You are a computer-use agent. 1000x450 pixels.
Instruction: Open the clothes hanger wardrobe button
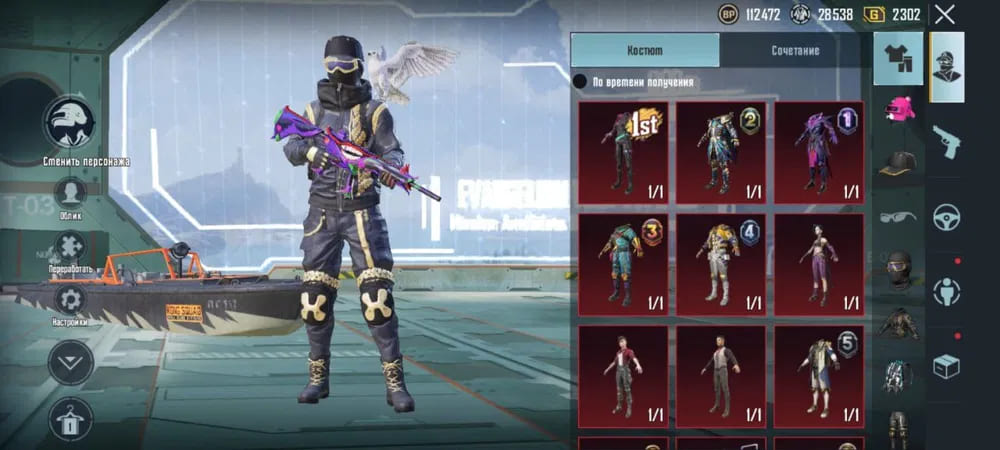point(70,419)
